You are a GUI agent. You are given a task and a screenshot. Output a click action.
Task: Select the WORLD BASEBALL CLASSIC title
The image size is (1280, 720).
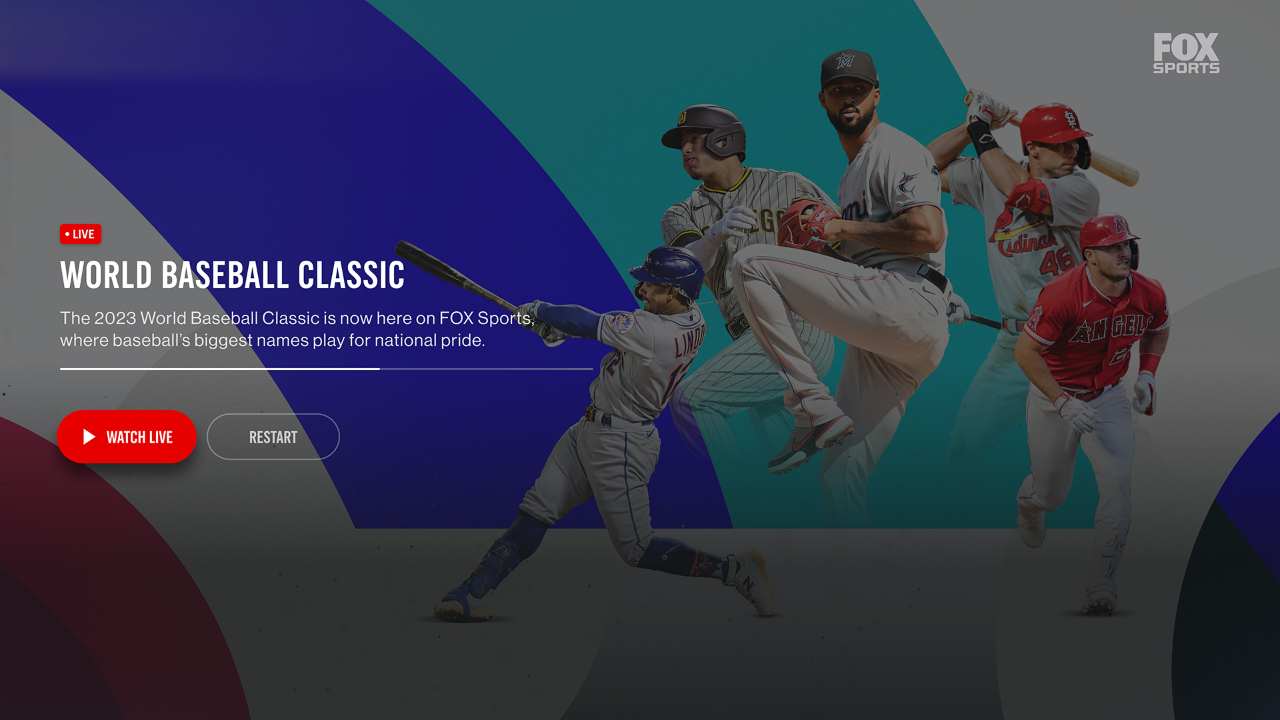232,275
